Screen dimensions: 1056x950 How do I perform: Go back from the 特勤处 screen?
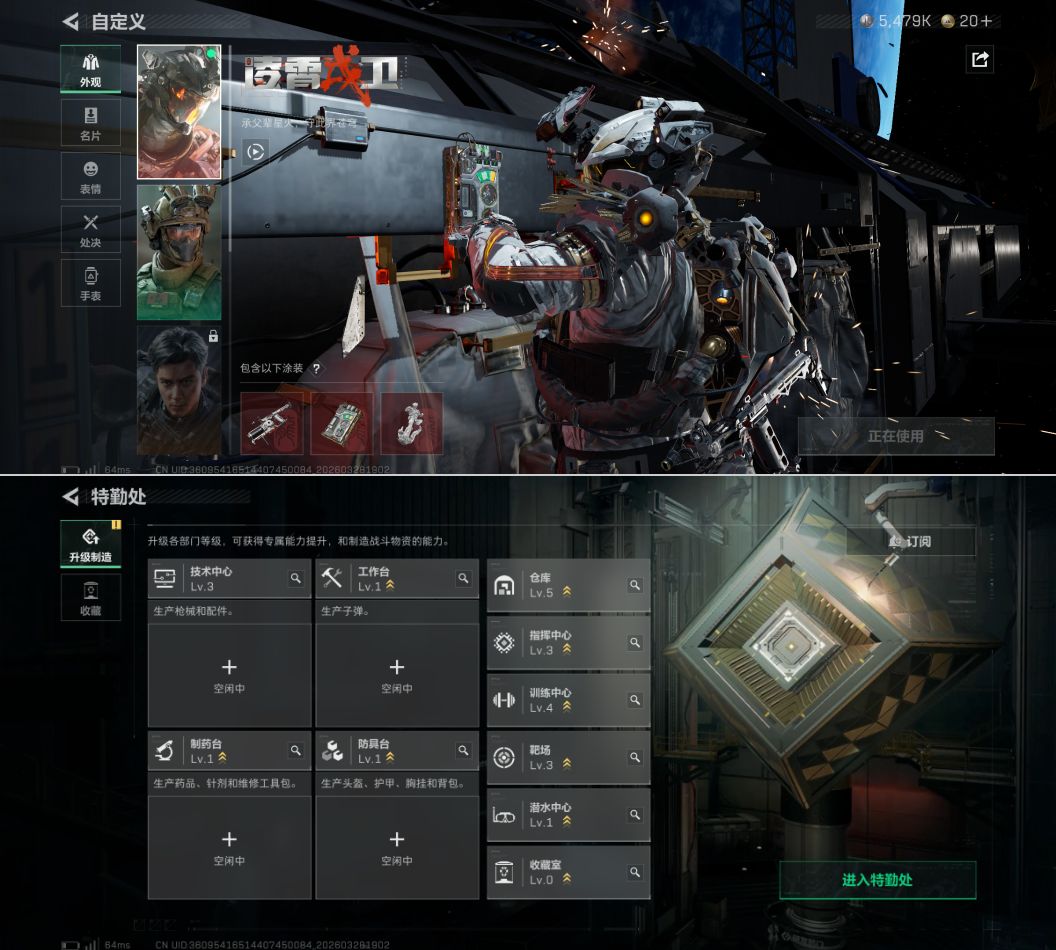(70, 497)
